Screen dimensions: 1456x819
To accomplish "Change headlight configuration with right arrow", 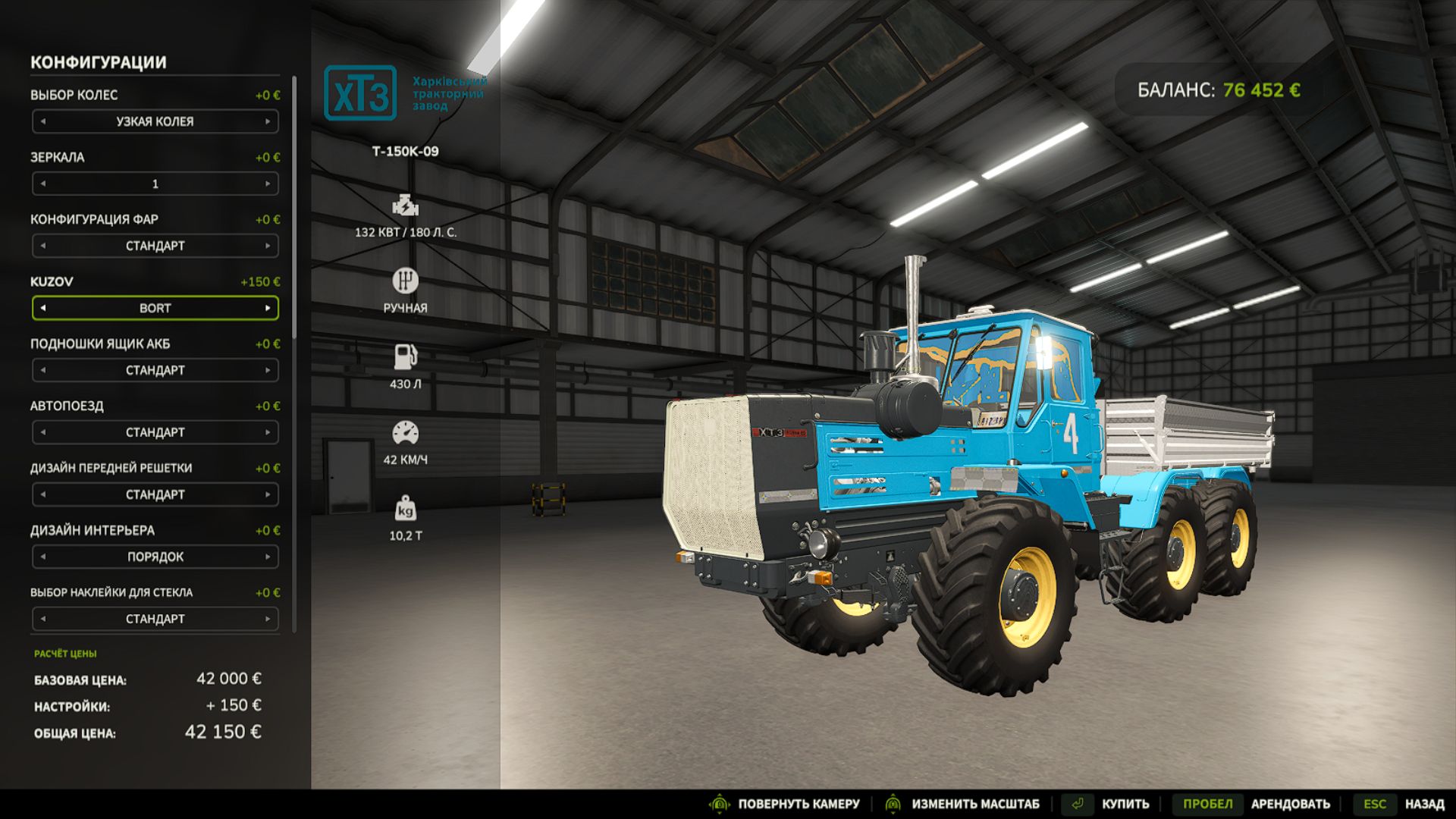I will click(x=267, y=246).
